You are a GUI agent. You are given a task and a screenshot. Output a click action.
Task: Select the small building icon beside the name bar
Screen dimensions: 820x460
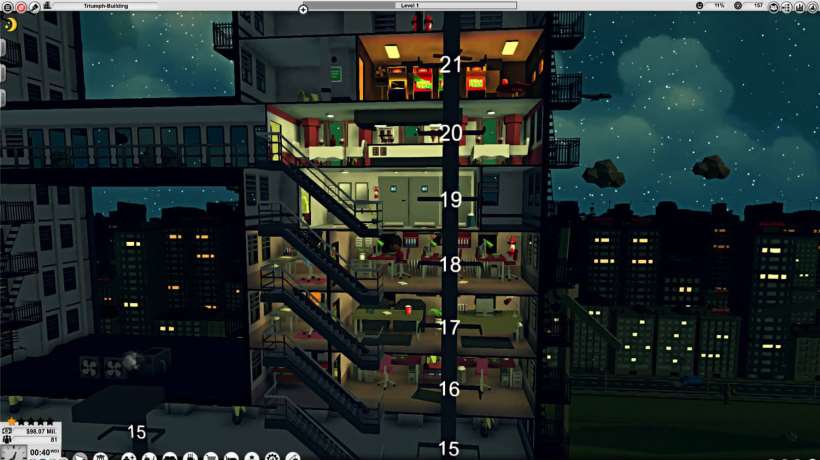click(x=47, y=6)
